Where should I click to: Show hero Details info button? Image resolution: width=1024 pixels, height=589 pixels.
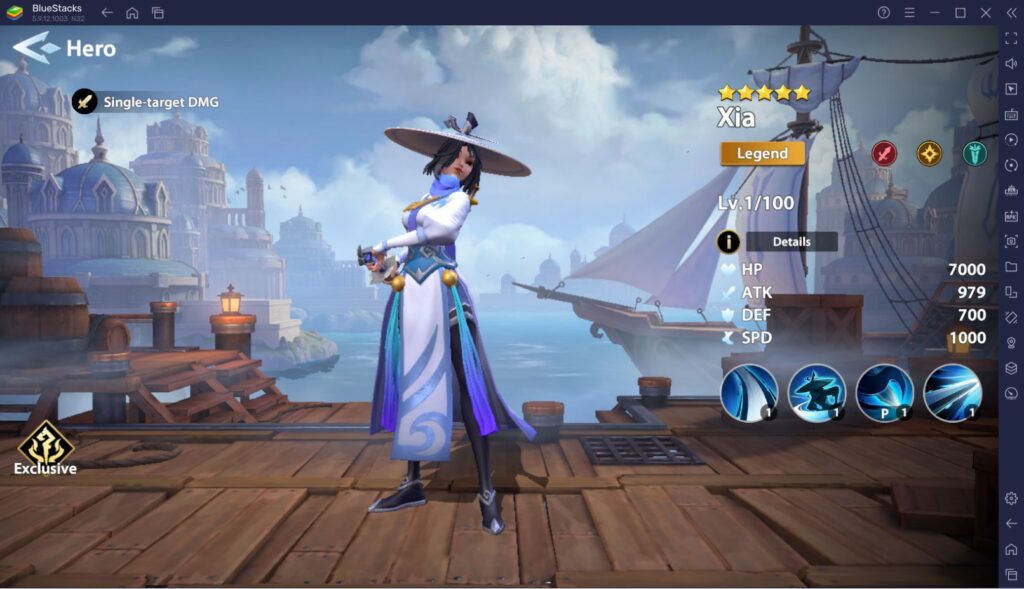point(729,241)
